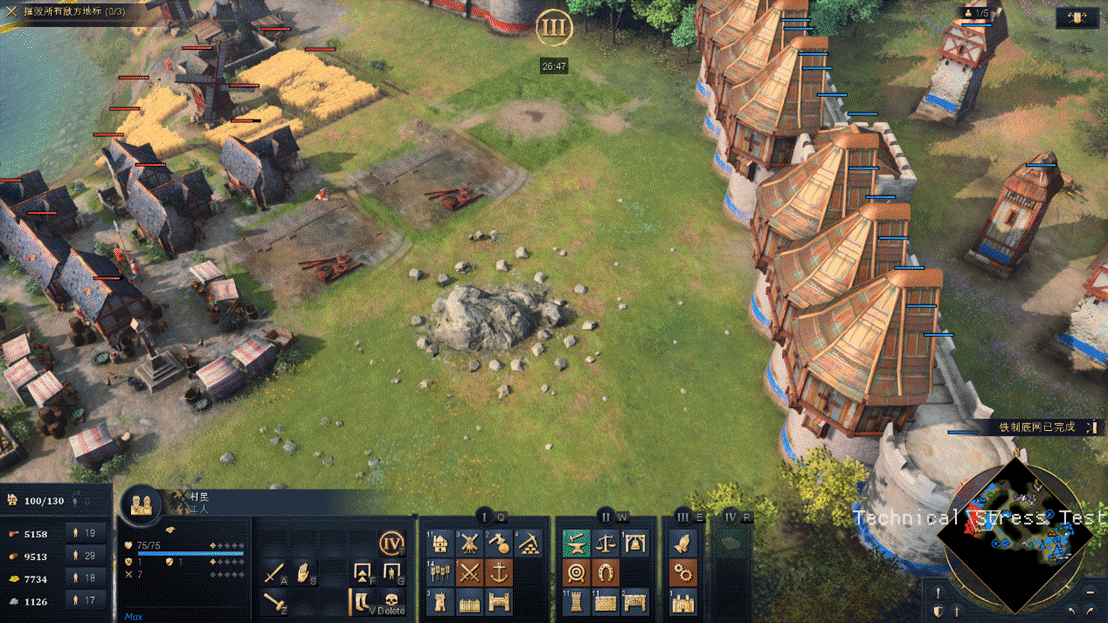Select the archery range target icon
The width and height of the screenshot is (1108, 623).
[575, 574]
